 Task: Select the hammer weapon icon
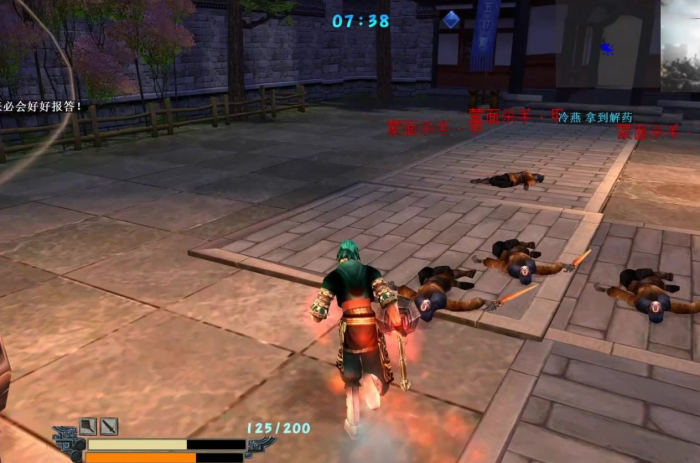89,426
